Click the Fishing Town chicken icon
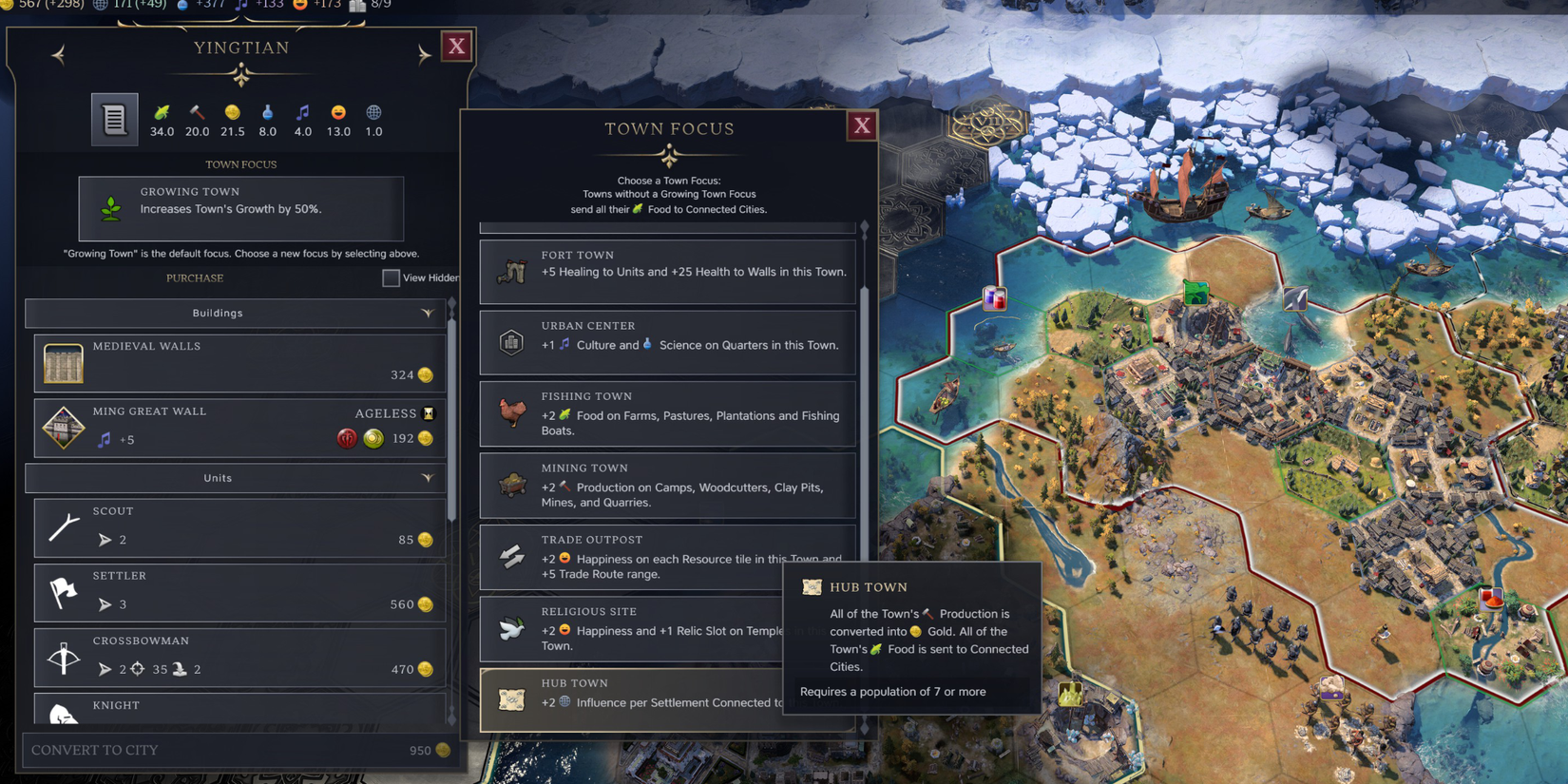The image size is (1568, 784). click(x=511, y=413)
